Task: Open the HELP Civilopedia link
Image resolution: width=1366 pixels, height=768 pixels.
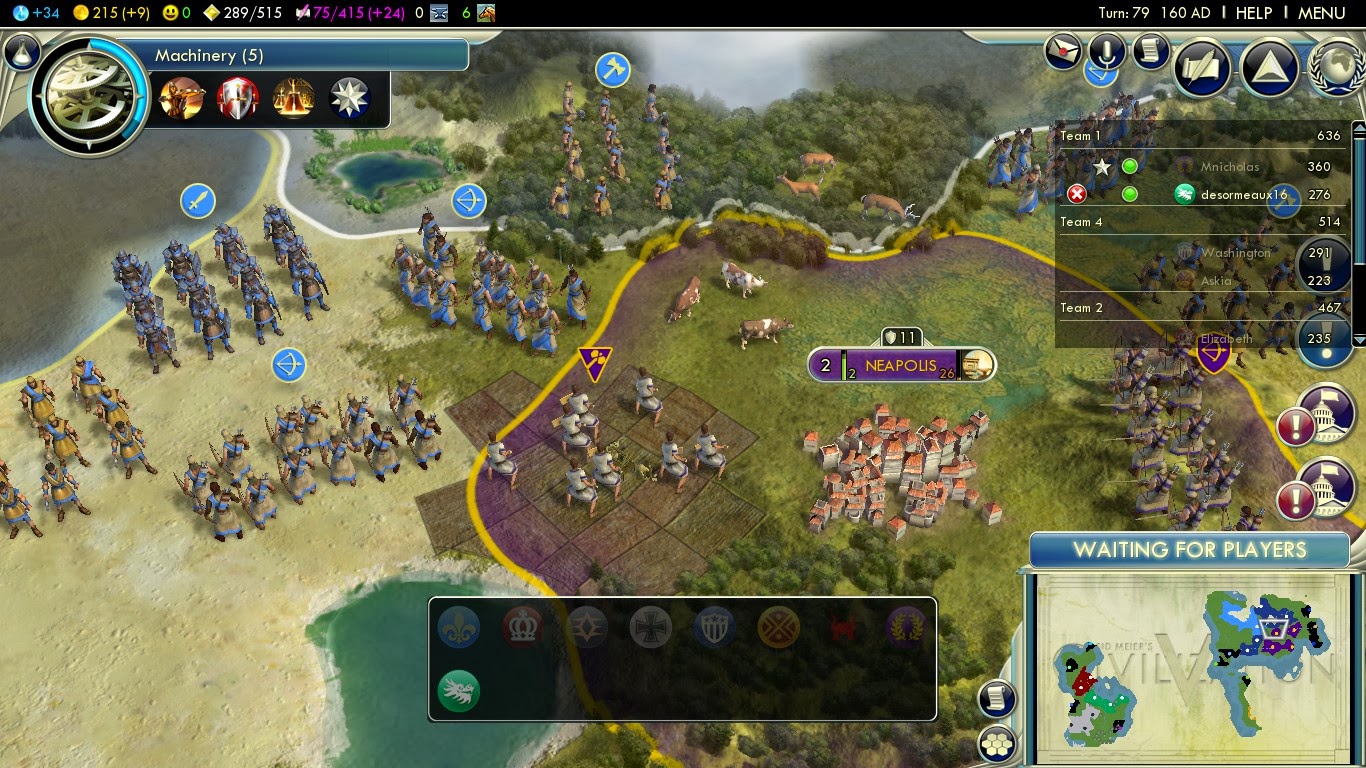Action: coord(1254,13)
